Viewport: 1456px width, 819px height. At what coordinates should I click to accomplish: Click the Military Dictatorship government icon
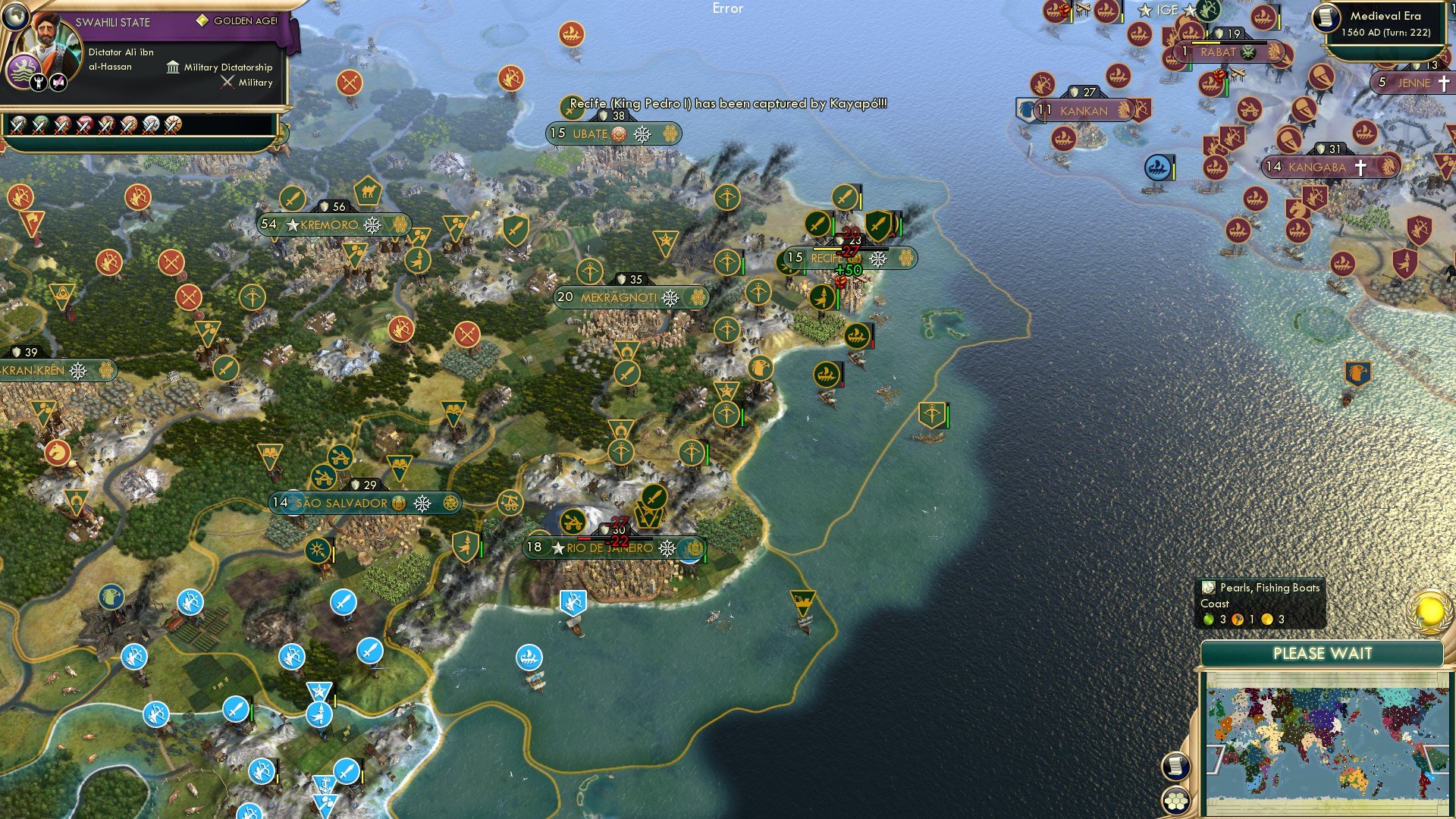click(172, 67)
